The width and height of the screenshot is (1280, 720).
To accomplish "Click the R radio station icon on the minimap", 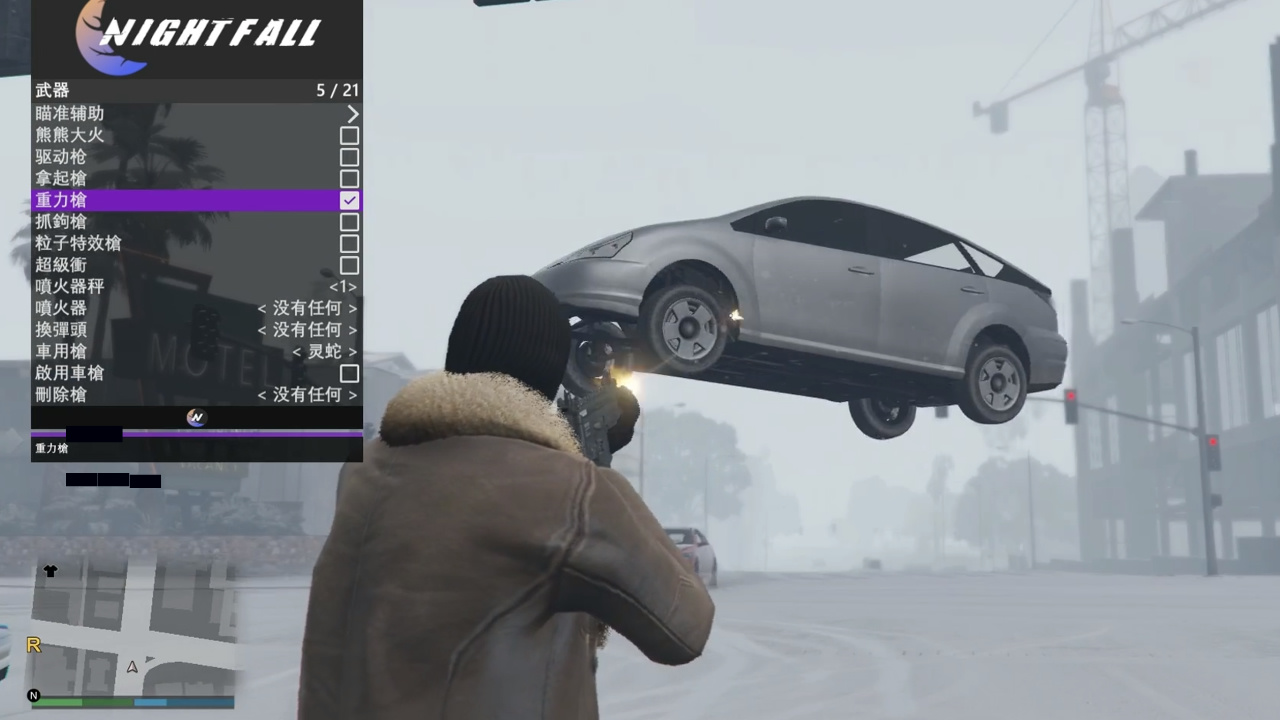I will tap(33, 646).
